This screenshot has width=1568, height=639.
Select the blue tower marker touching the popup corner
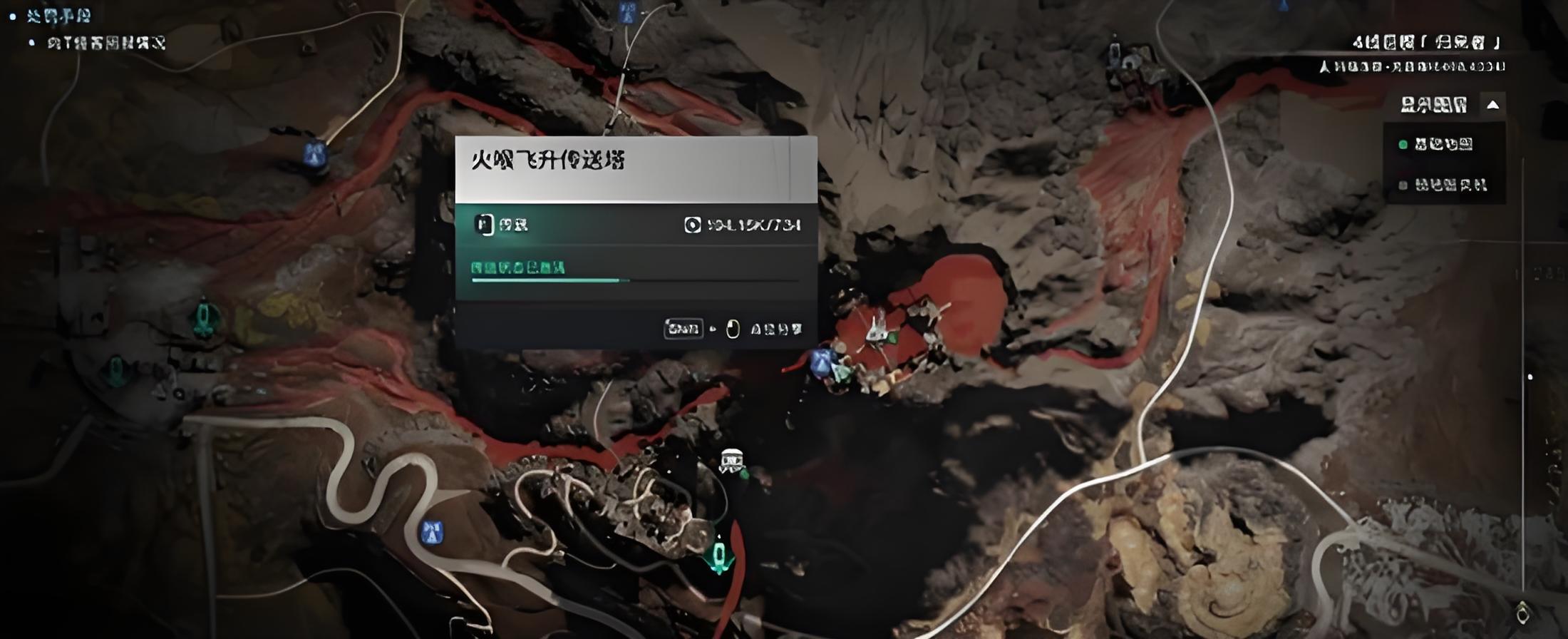click(820, 363)
